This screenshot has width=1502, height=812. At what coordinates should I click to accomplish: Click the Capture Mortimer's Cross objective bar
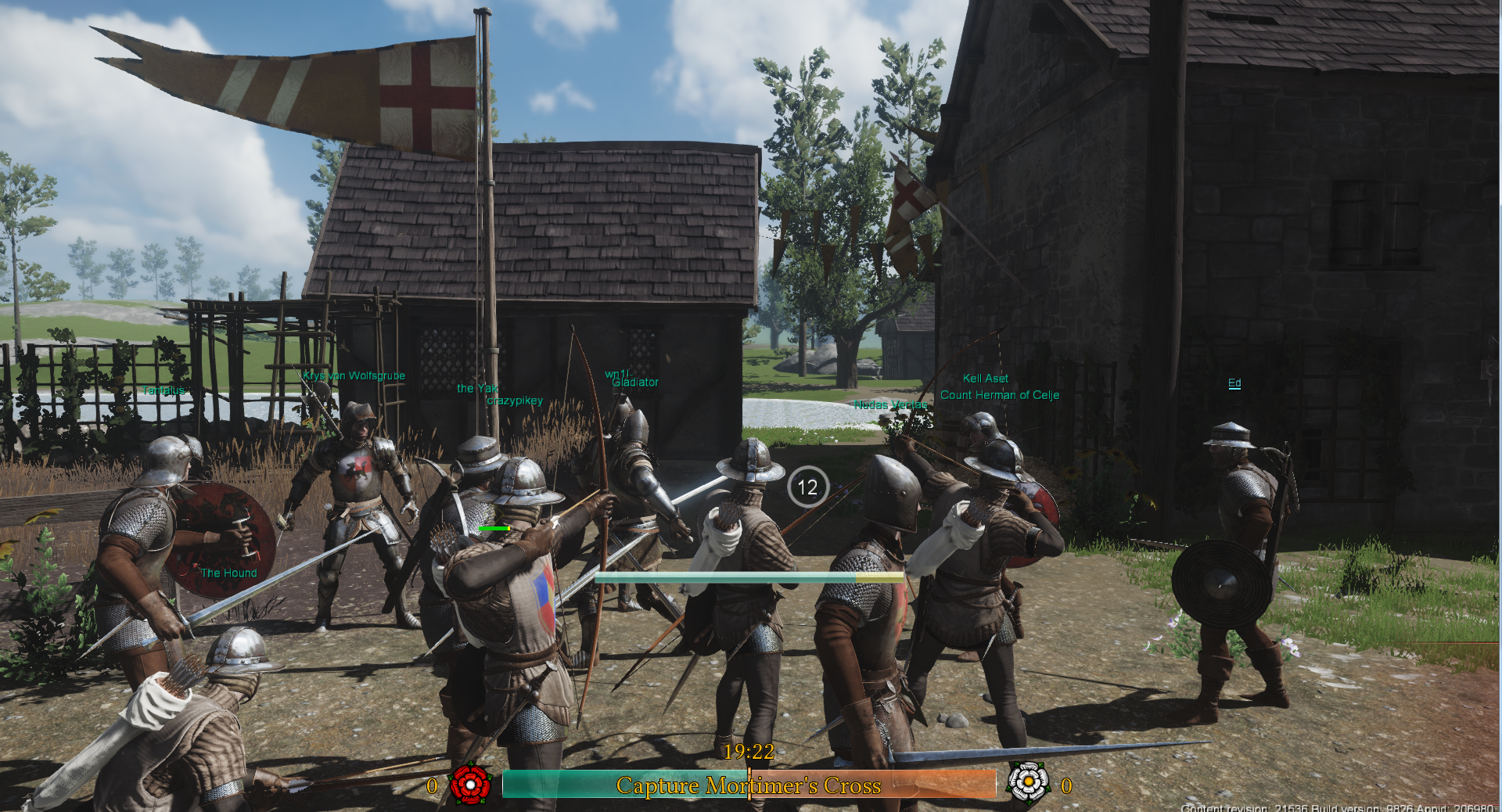(x=749, y=785)
